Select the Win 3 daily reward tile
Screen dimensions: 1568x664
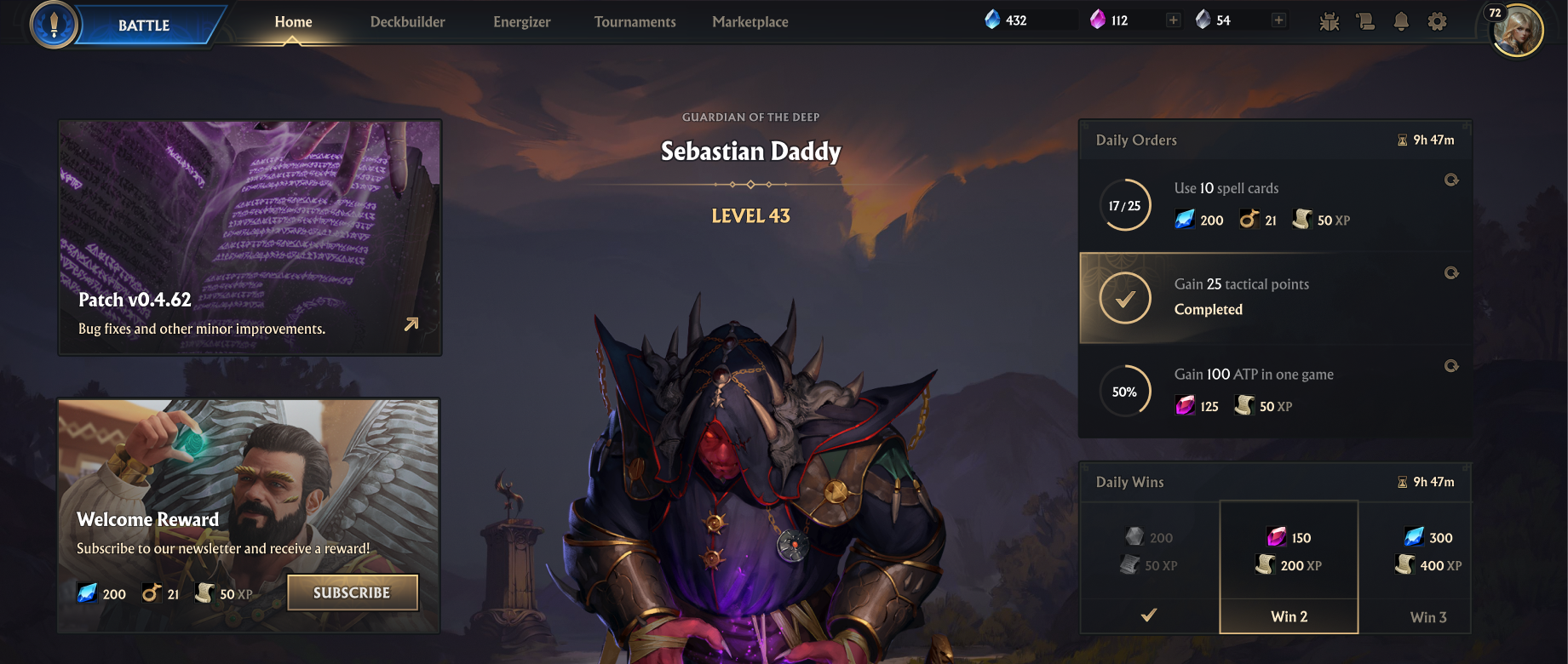click(1427, 567)
